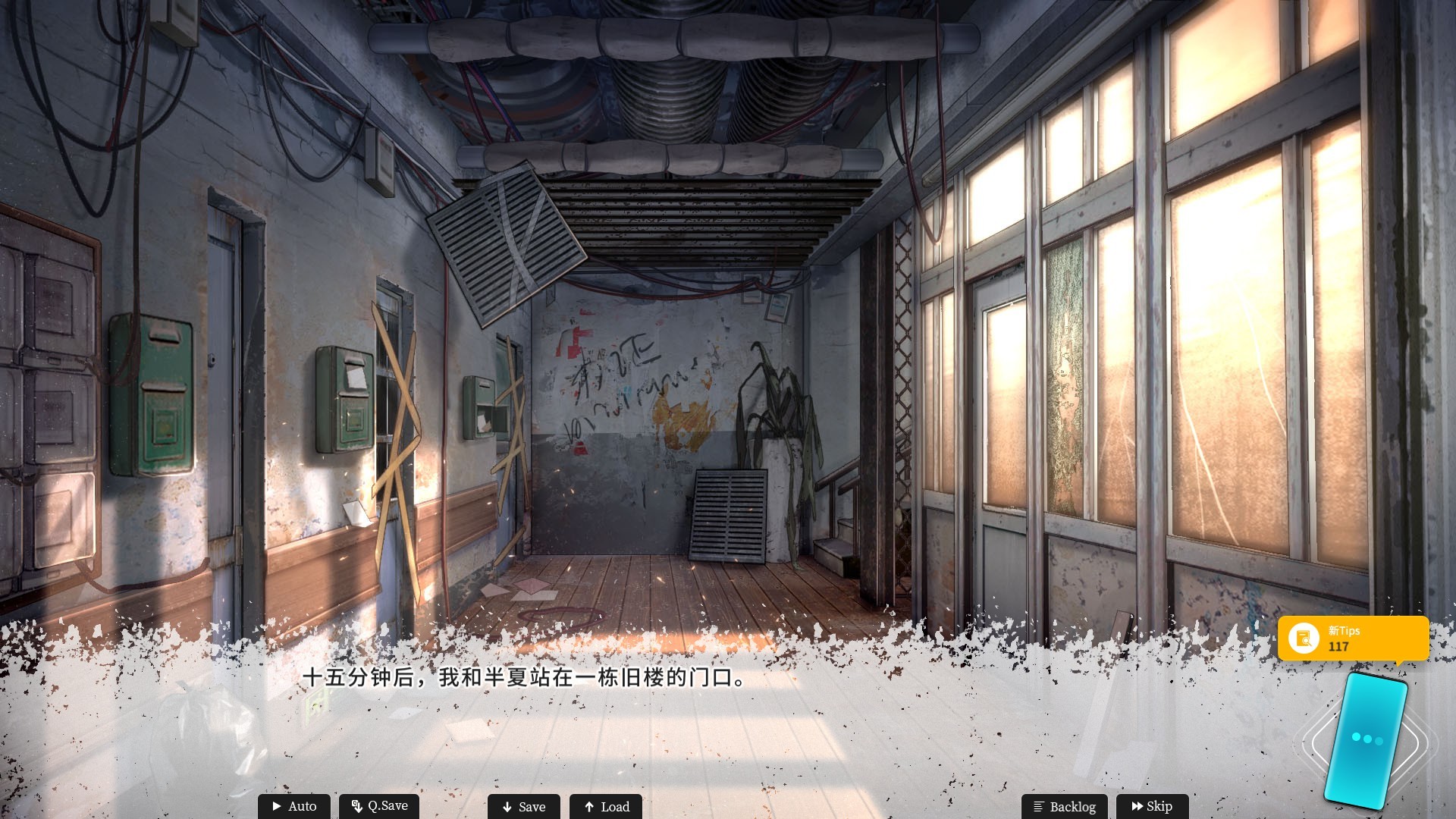Select the quick-save icon beside Q.Save label
The width and height of the screenshot is (1456, 819).
356,806
